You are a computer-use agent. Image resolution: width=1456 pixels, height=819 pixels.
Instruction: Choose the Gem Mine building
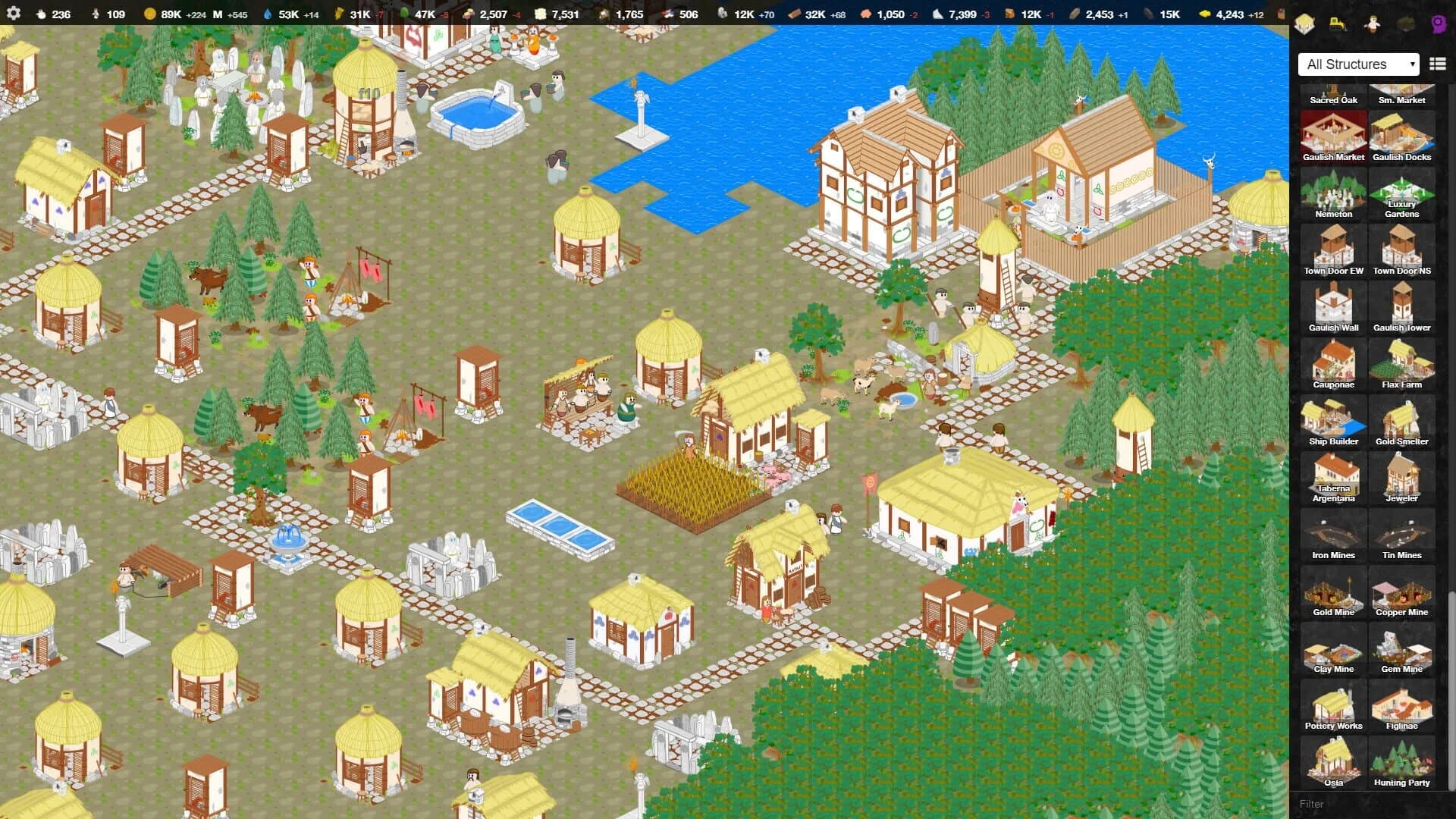(1402, 649)
